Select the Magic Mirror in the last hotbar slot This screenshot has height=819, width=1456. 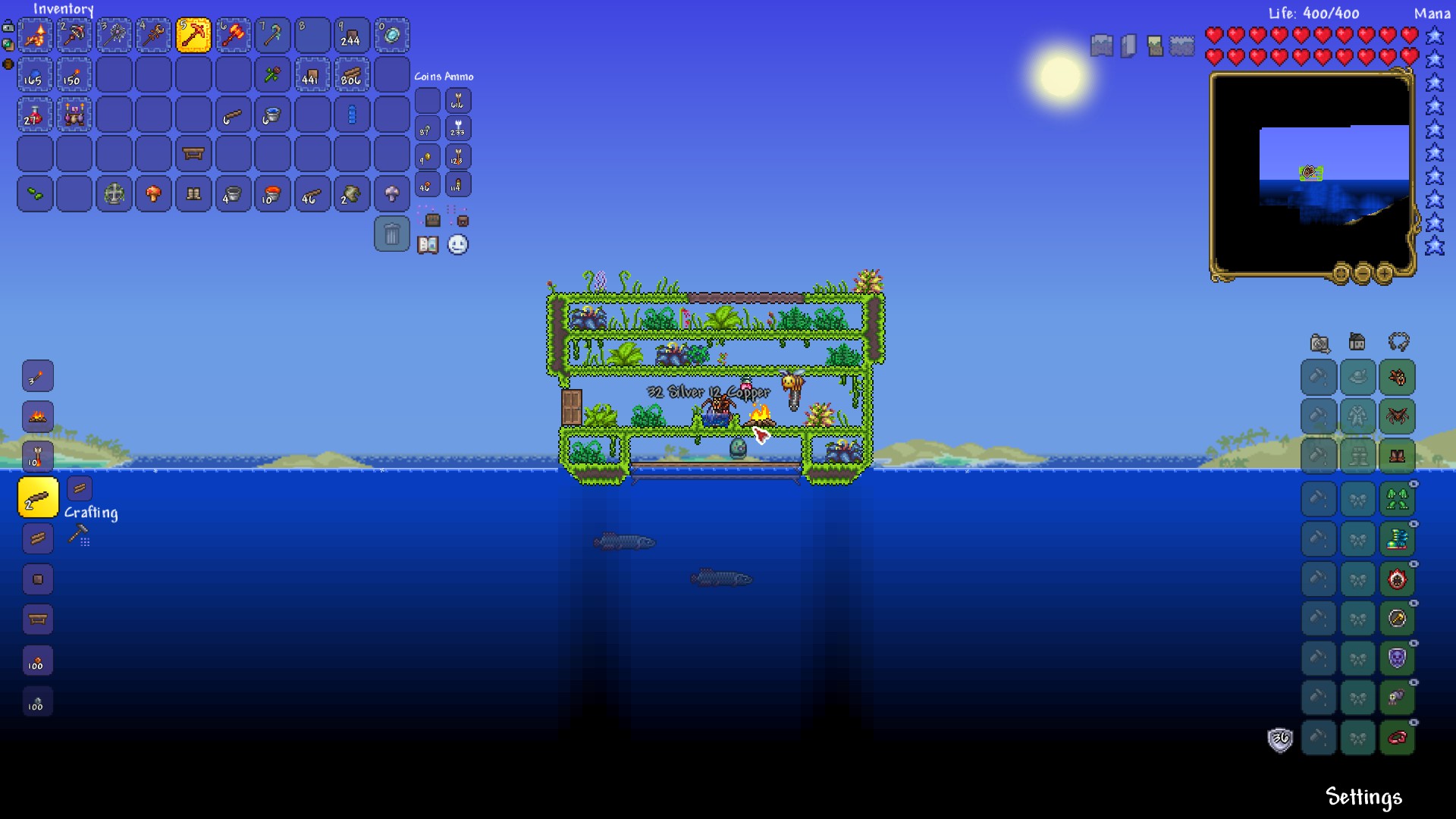(392, 35)
